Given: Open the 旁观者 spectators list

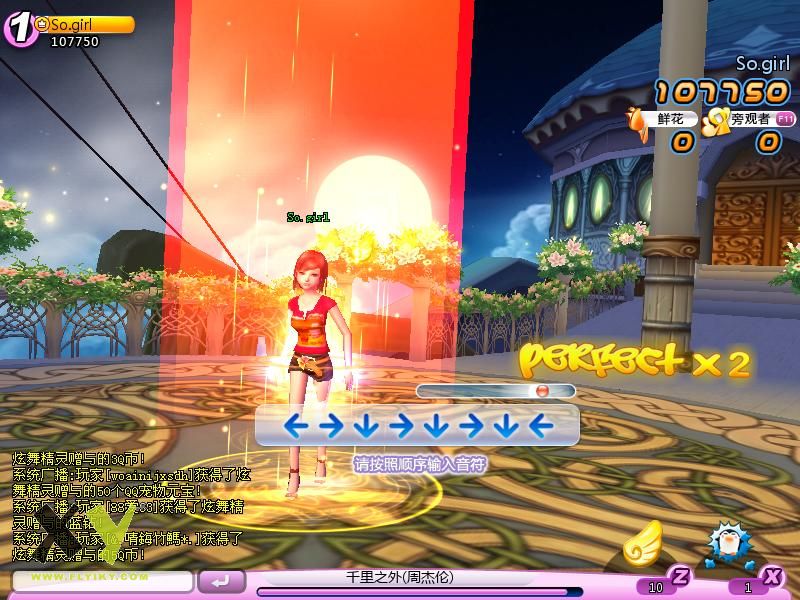Looking at the screenshot, I should 744,120.
